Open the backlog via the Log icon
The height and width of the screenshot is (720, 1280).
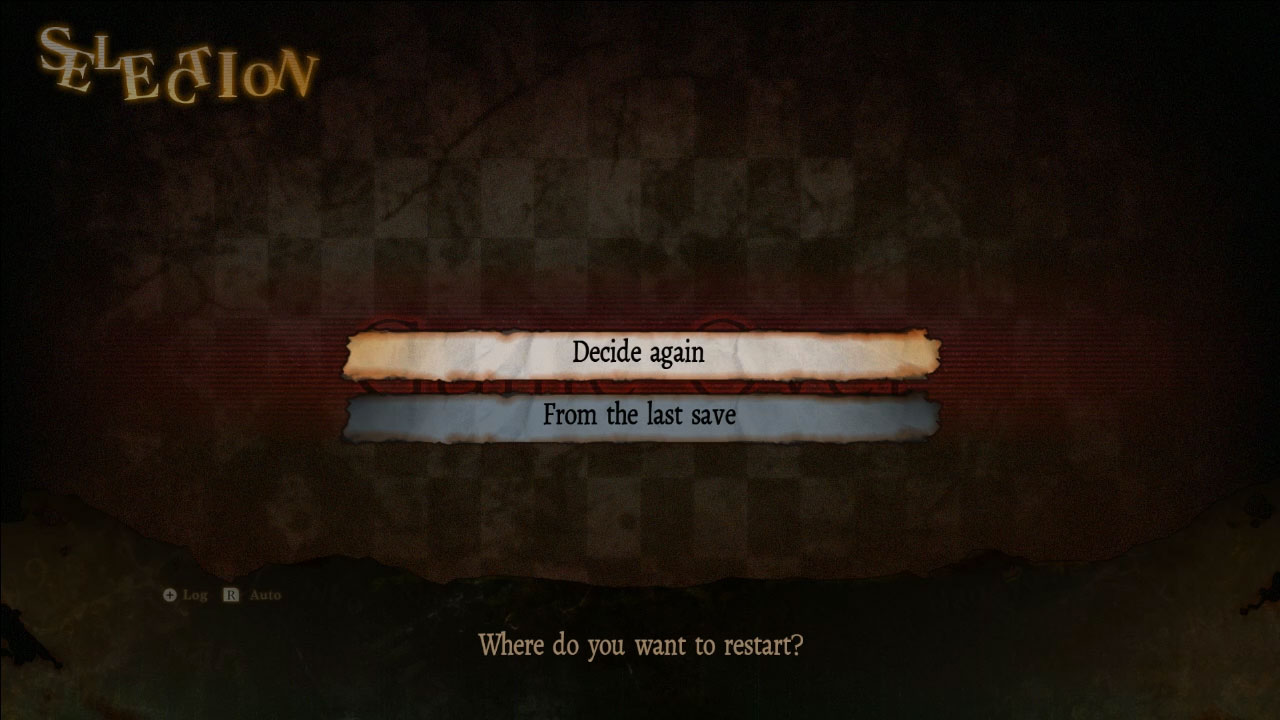192,595
